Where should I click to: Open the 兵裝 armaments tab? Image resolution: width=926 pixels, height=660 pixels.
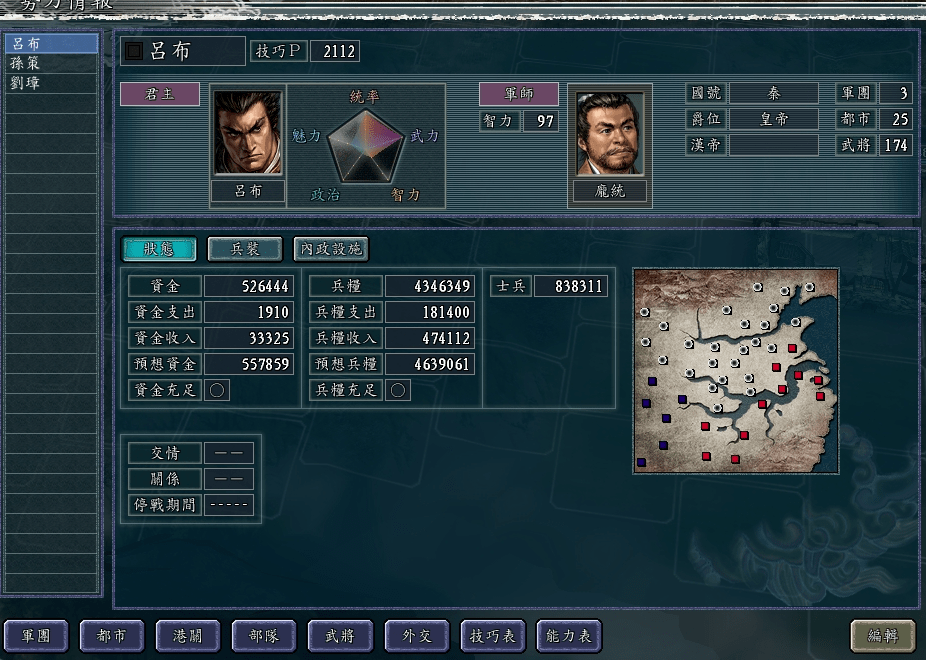click(x=245, y=249)
